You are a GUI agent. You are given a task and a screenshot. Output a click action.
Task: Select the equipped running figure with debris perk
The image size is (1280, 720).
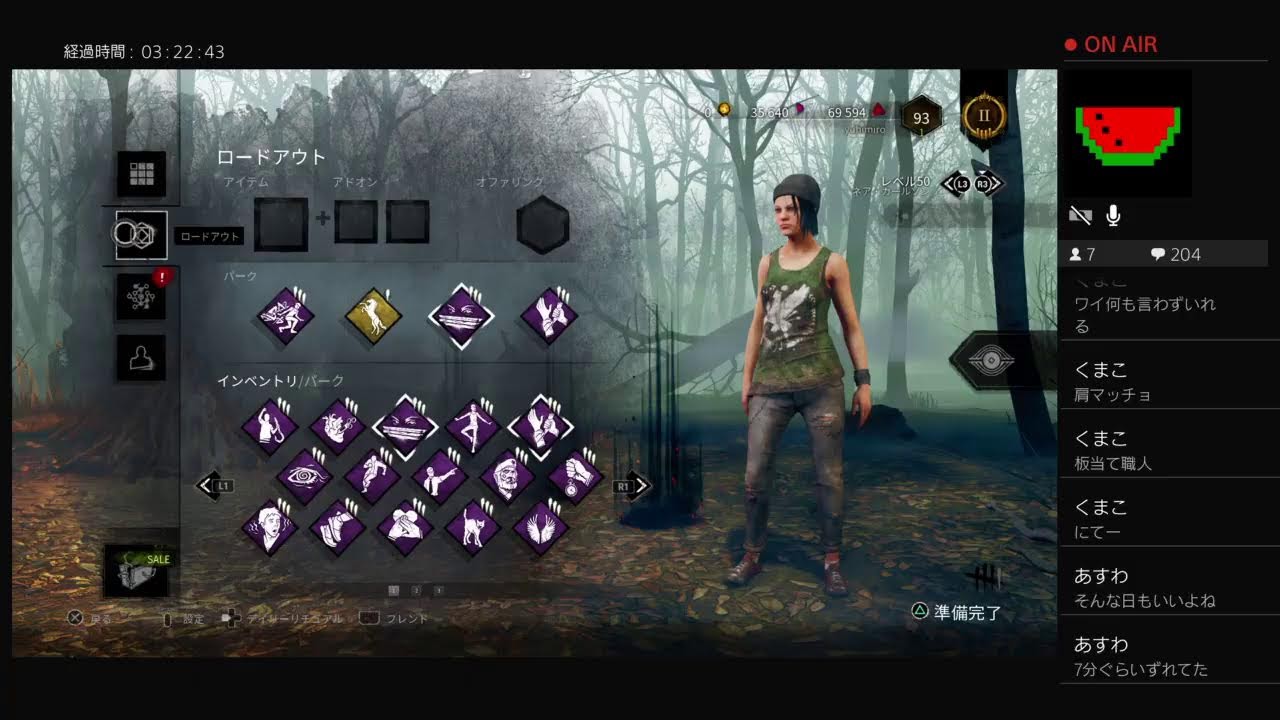pos(286,317)
